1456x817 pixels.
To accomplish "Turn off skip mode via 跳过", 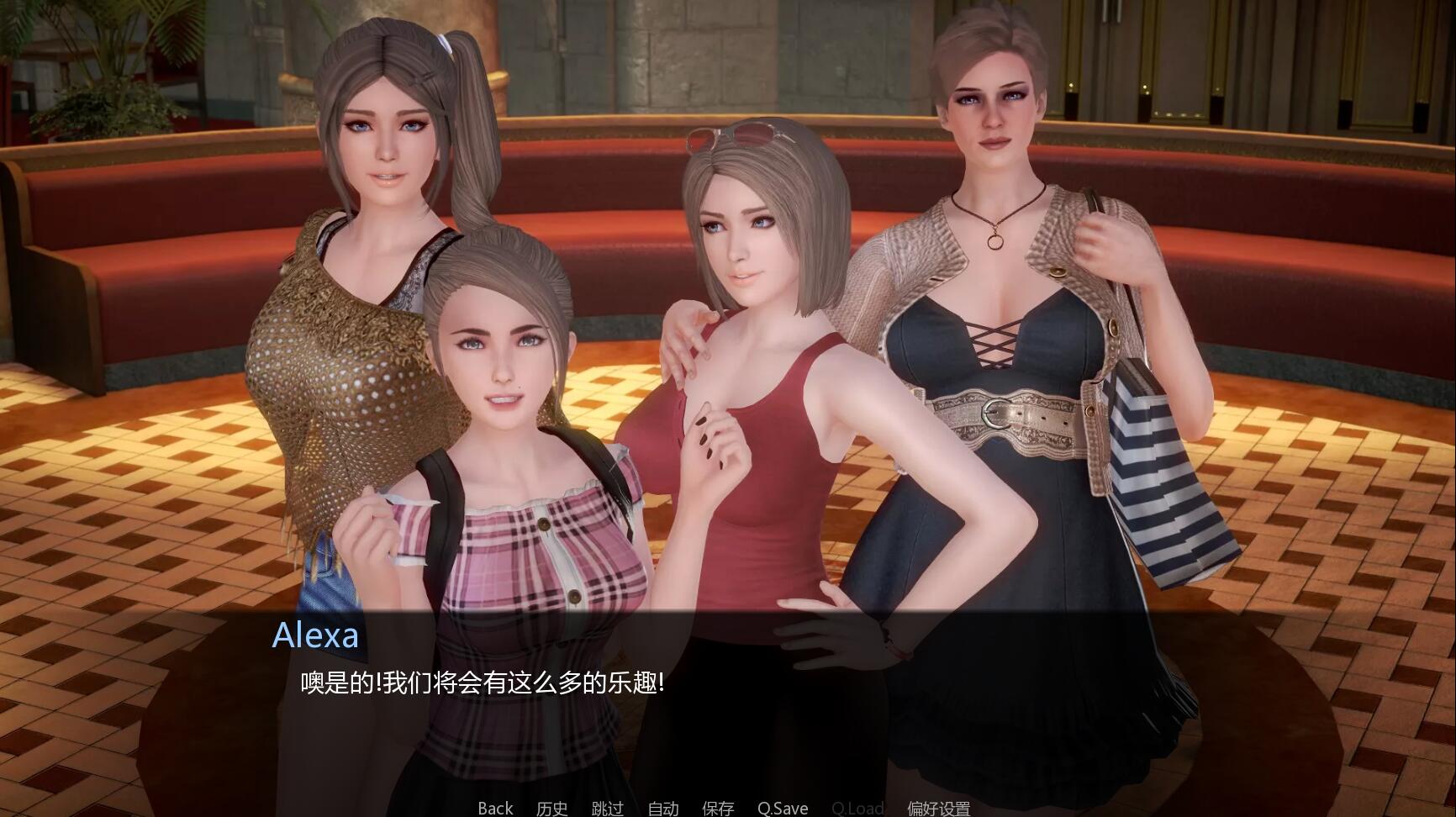I will pyautogui.click(x=607, y=809).
